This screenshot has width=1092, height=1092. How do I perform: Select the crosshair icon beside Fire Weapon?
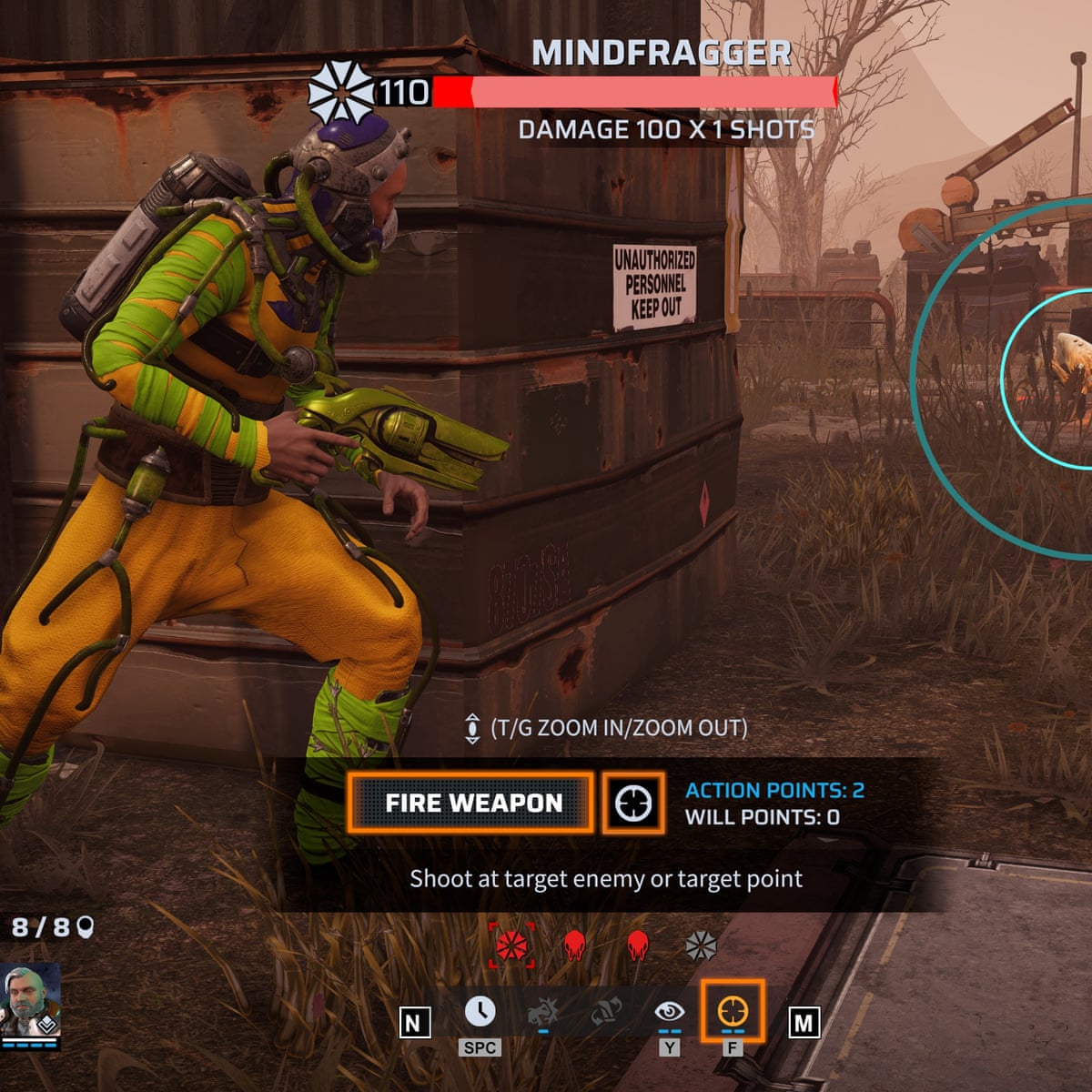633,803
